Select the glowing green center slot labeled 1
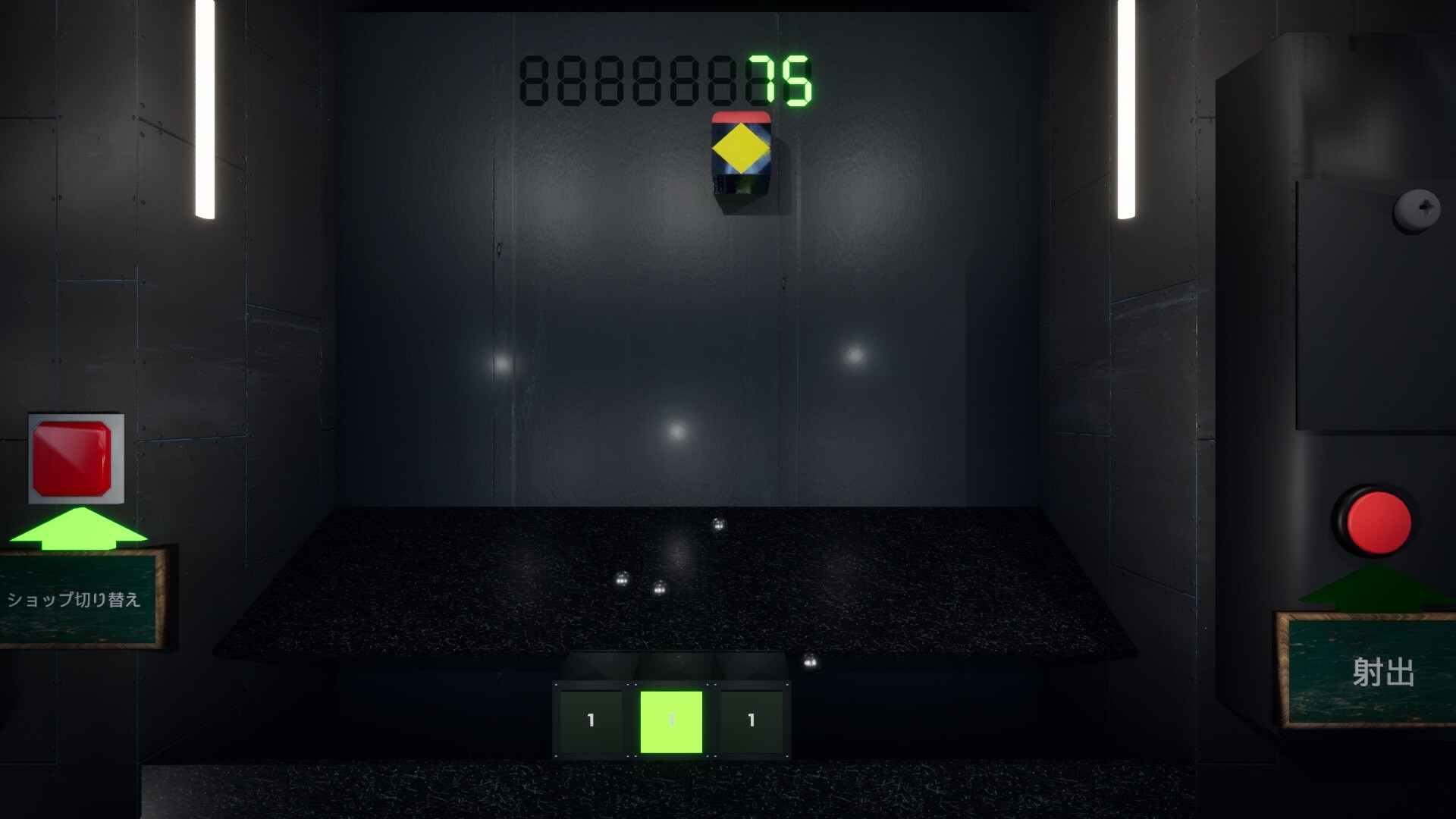This screenshot has width=1456, height=819. point(672,719)
